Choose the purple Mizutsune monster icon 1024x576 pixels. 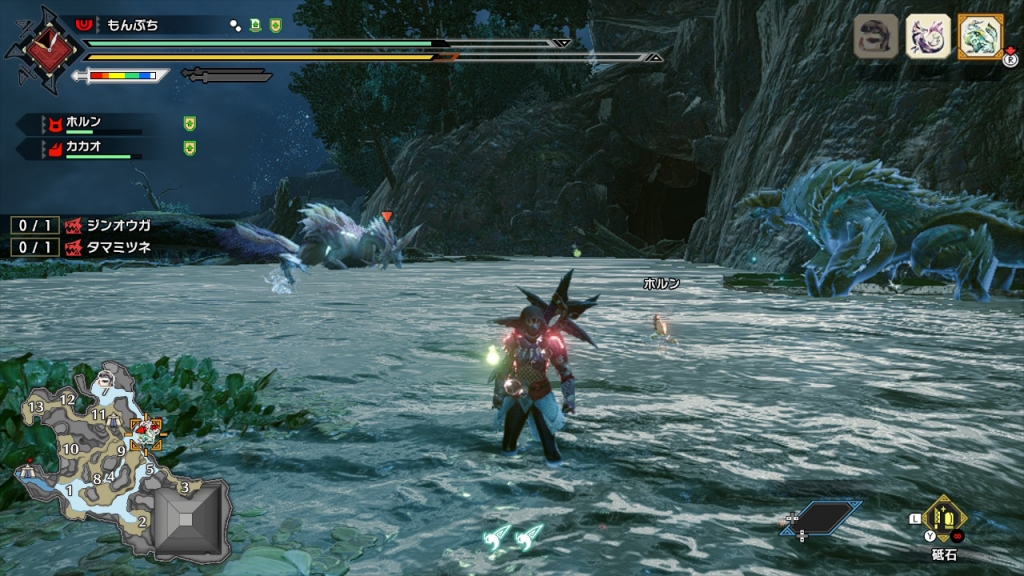[x=927, y=36]
